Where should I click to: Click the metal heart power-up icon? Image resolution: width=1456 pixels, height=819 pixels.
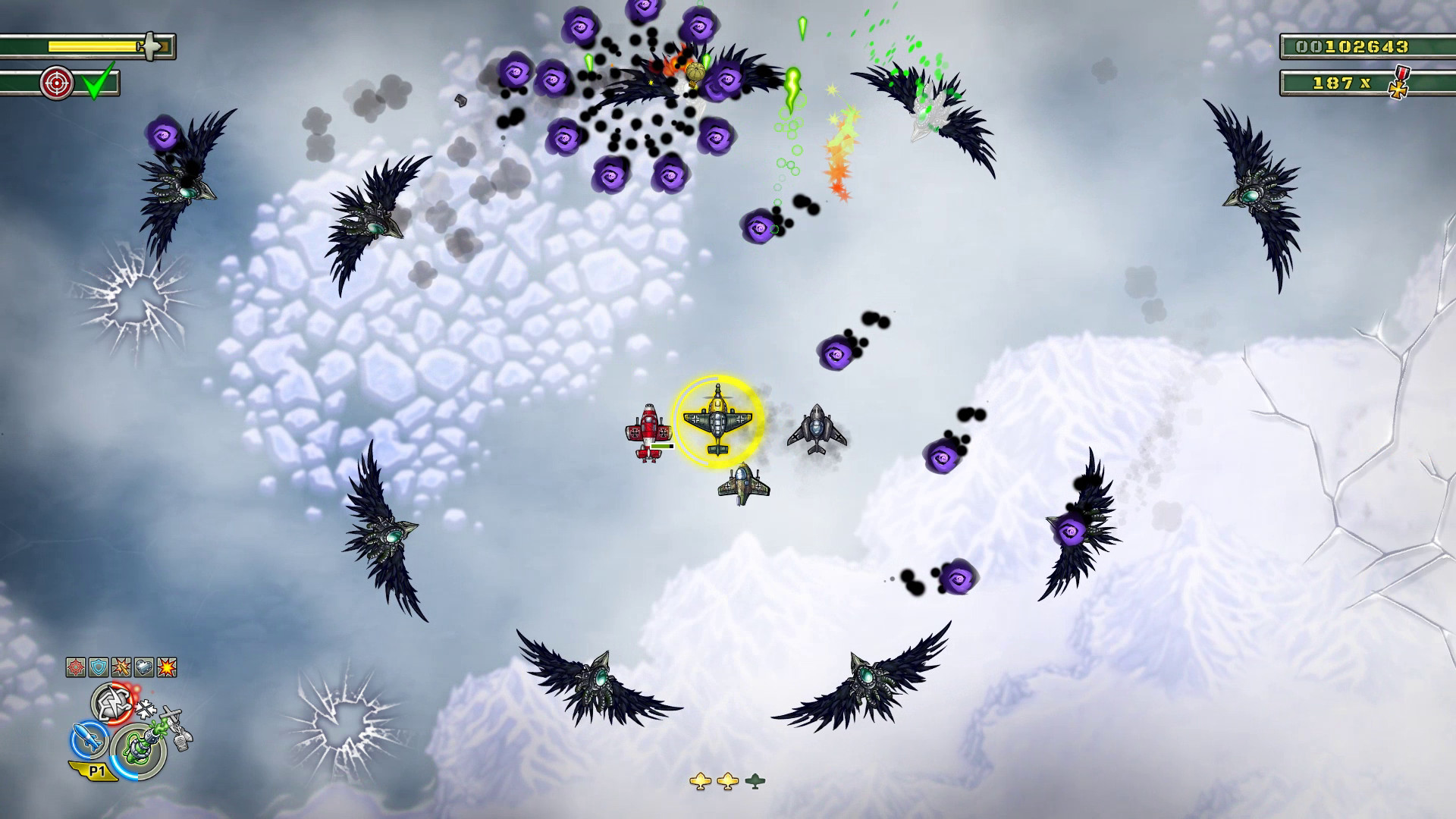(x=144, y=667)
